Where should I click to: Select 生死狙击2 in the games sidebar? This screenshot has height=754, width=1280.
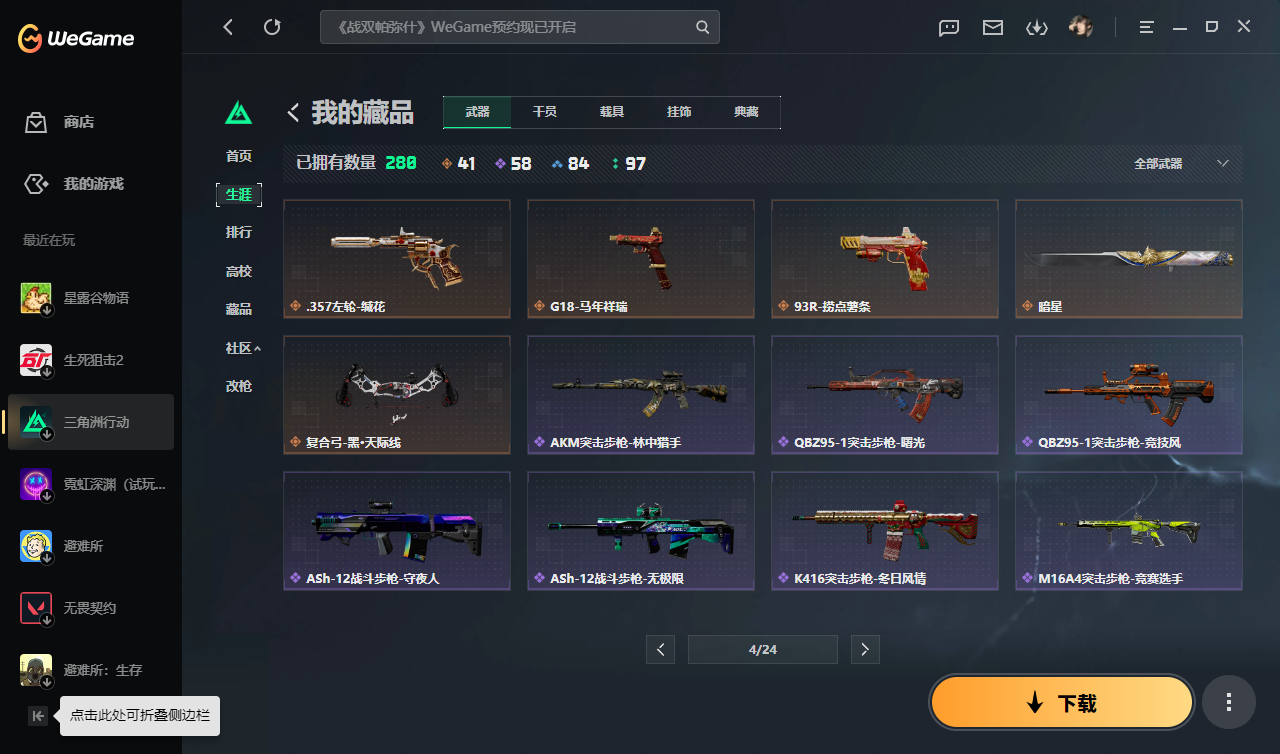pos(90,360)
